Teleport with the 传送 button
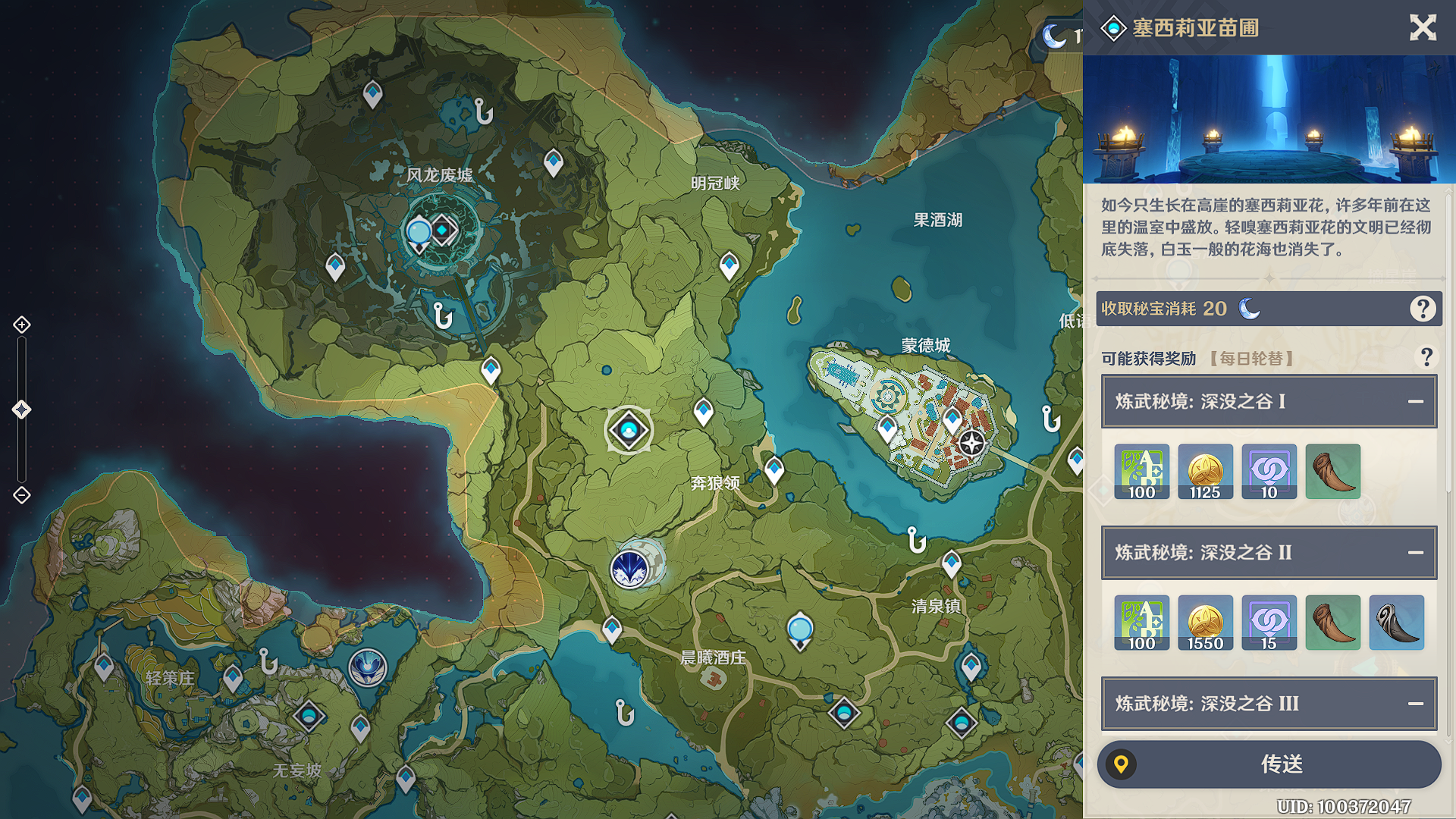Viewport: 1456px width, 819px height. point(1269,764)
